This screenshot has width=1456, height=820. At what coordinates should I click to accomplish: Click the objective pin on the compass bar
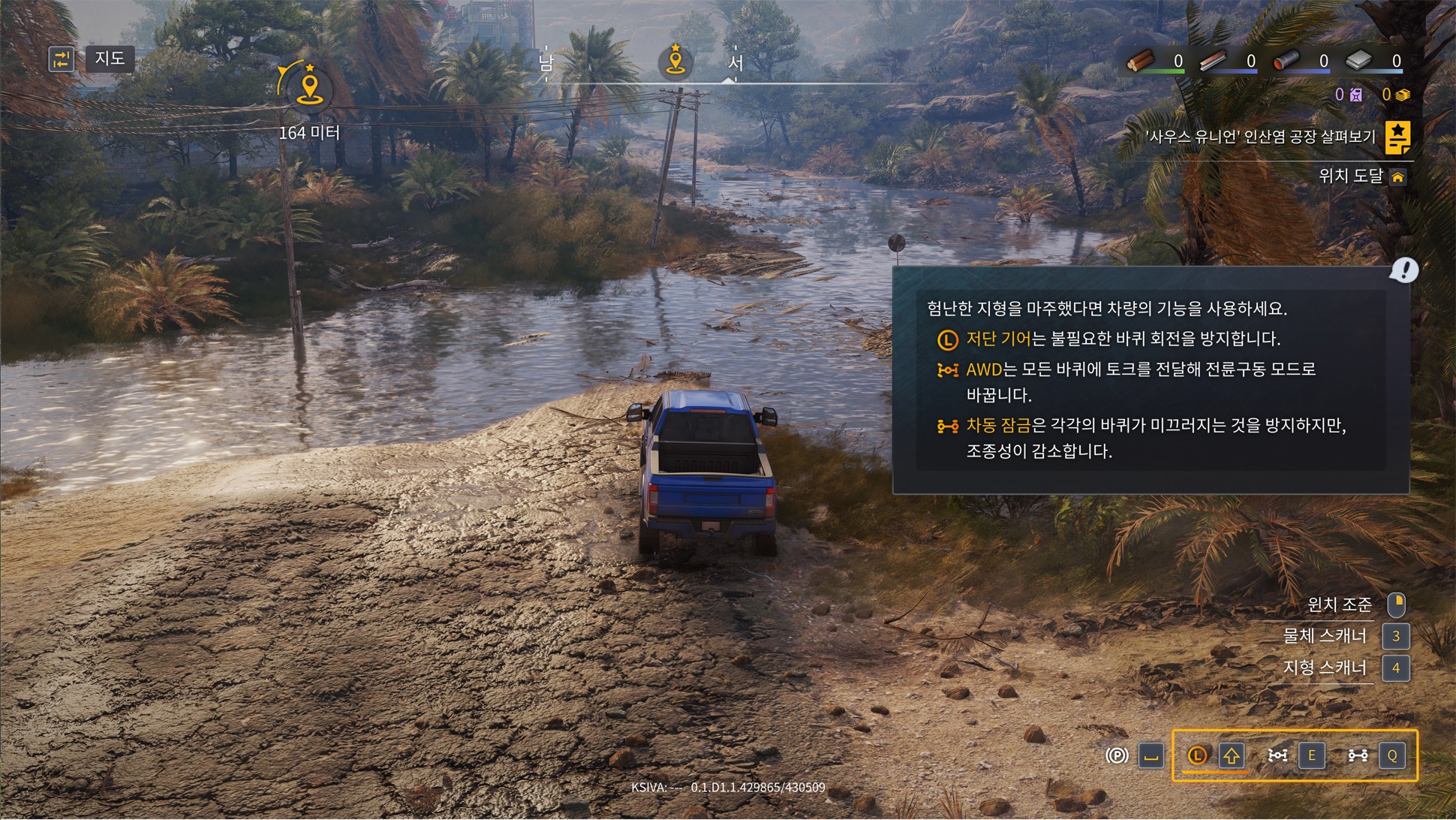pyautogui.click(x=675, y=61)
